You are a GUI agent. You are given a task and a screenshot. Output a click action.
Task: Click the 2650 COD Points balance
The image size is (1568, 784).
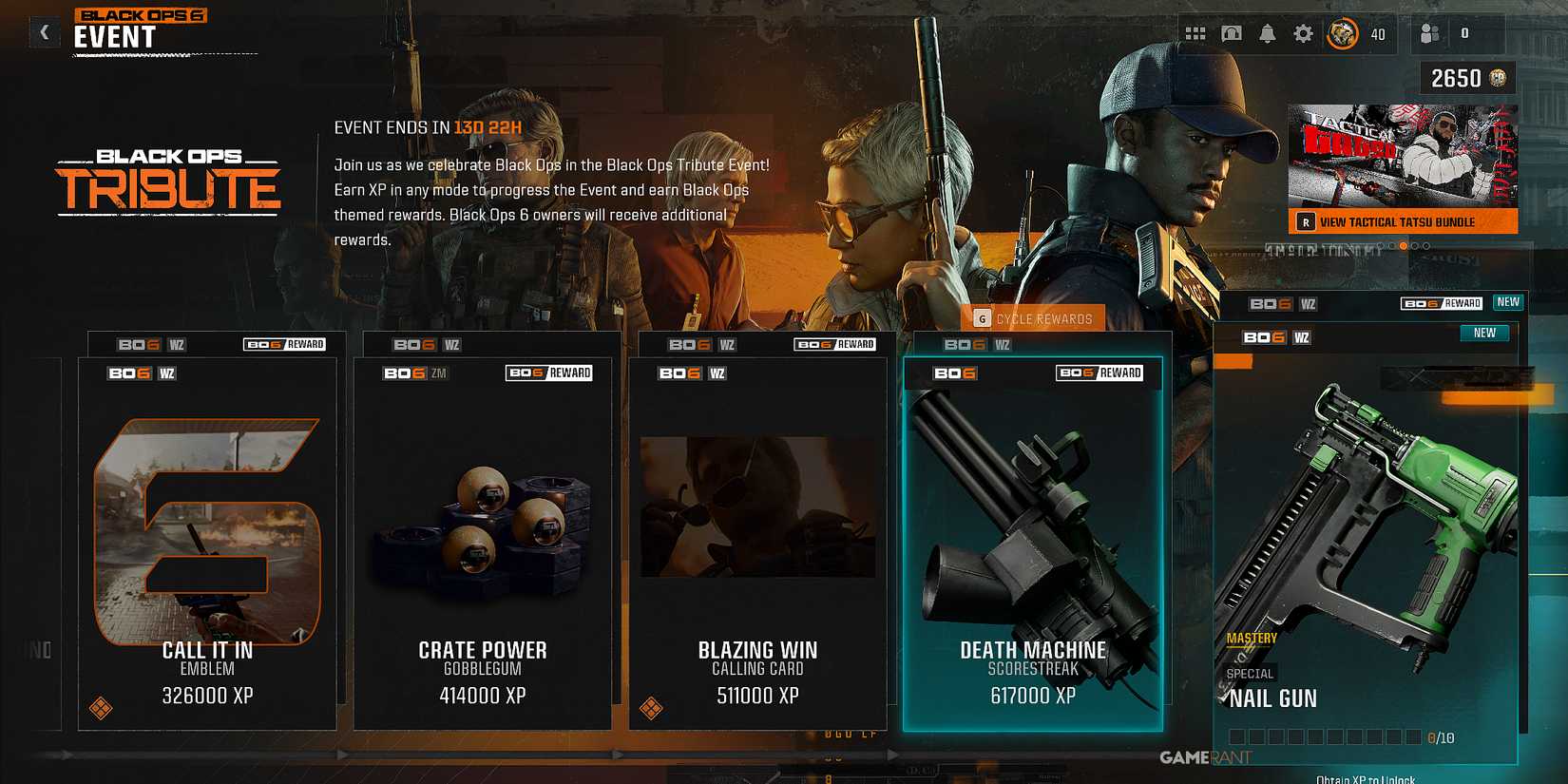(1458, 78)
